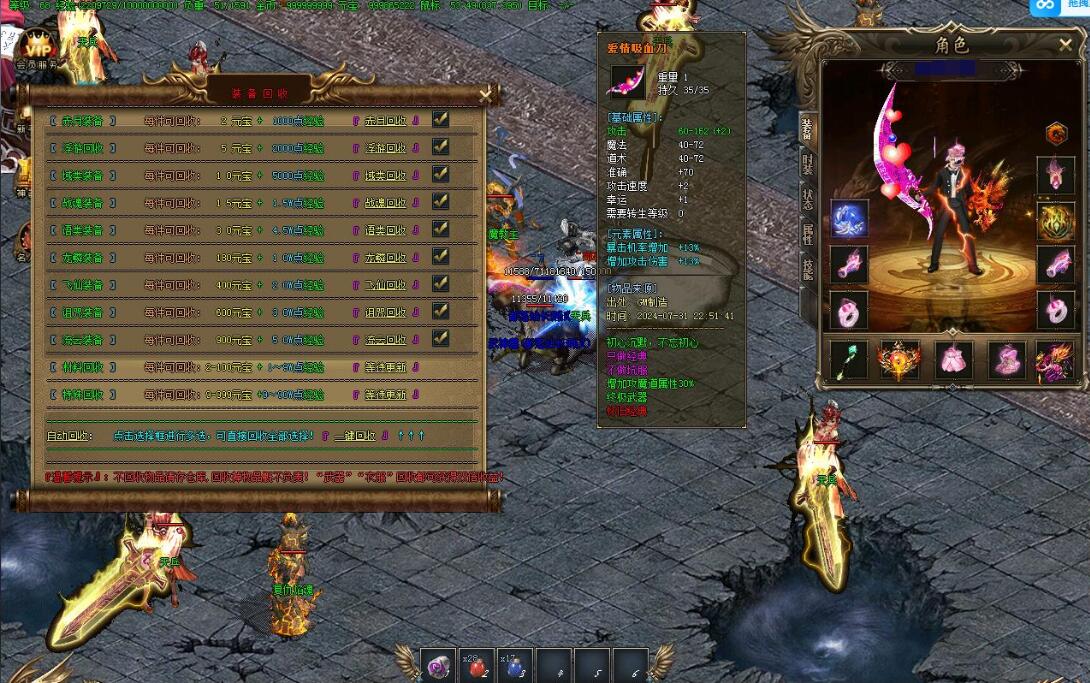Toggle the 龙鳞回收 row checkbox
Viewport: 1090px width, 683px height.
pyautogui.click(x=440, y=256)
